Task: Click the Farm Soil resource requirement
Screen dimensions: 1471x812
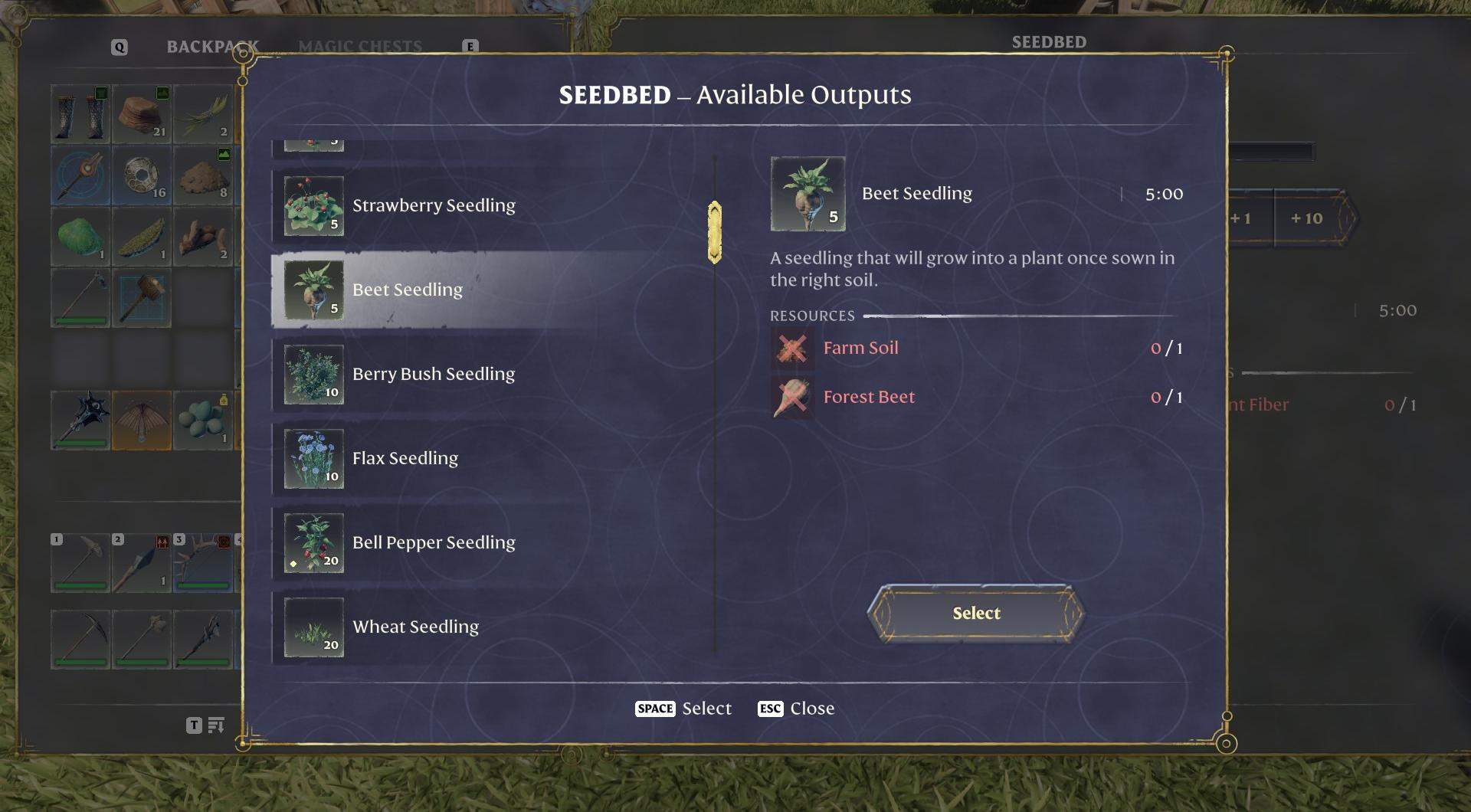Action: pos(860,348)
